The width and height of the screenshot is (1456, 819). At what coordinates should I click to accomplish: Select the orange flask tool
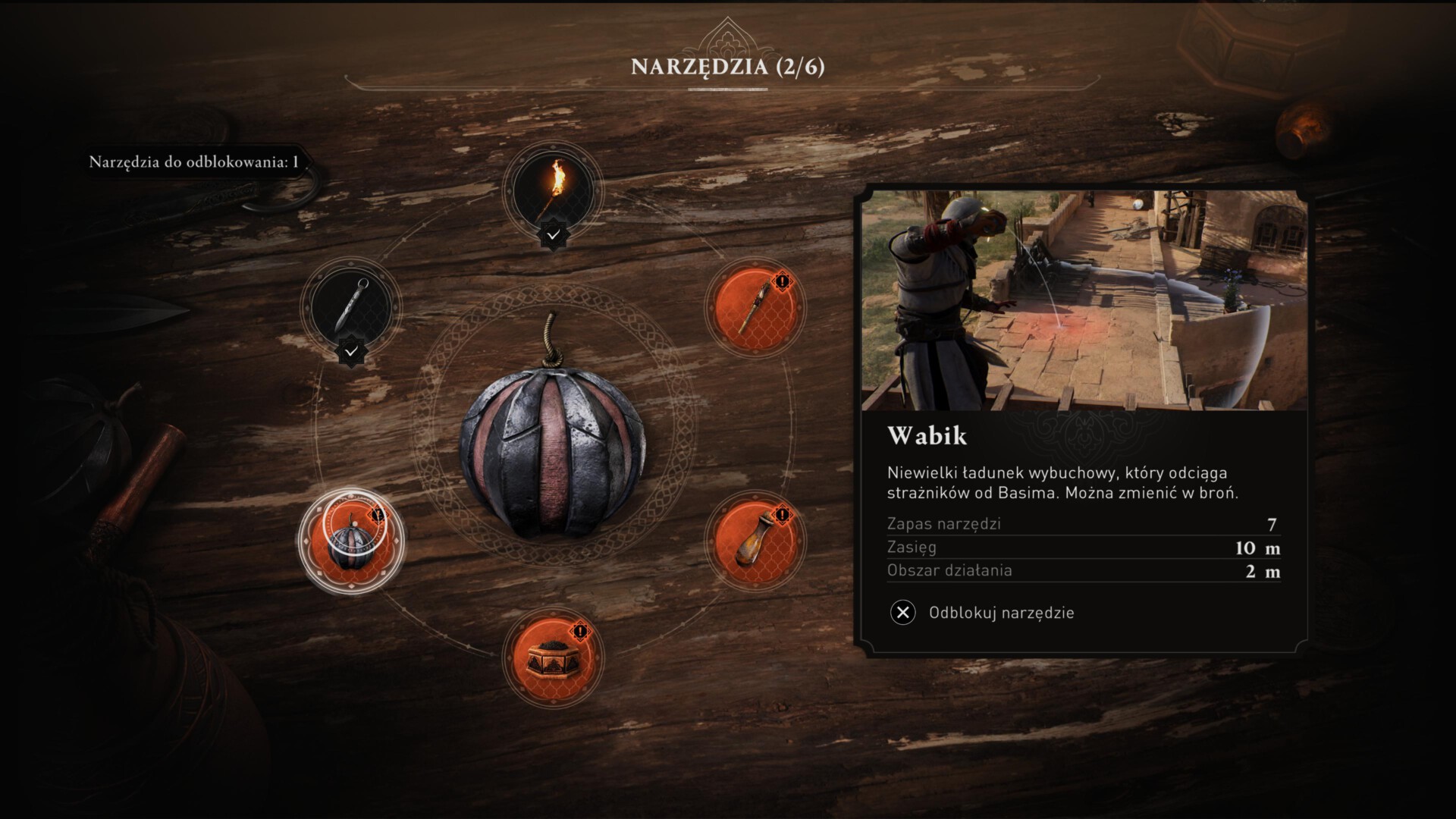click(x=755, y=540)
